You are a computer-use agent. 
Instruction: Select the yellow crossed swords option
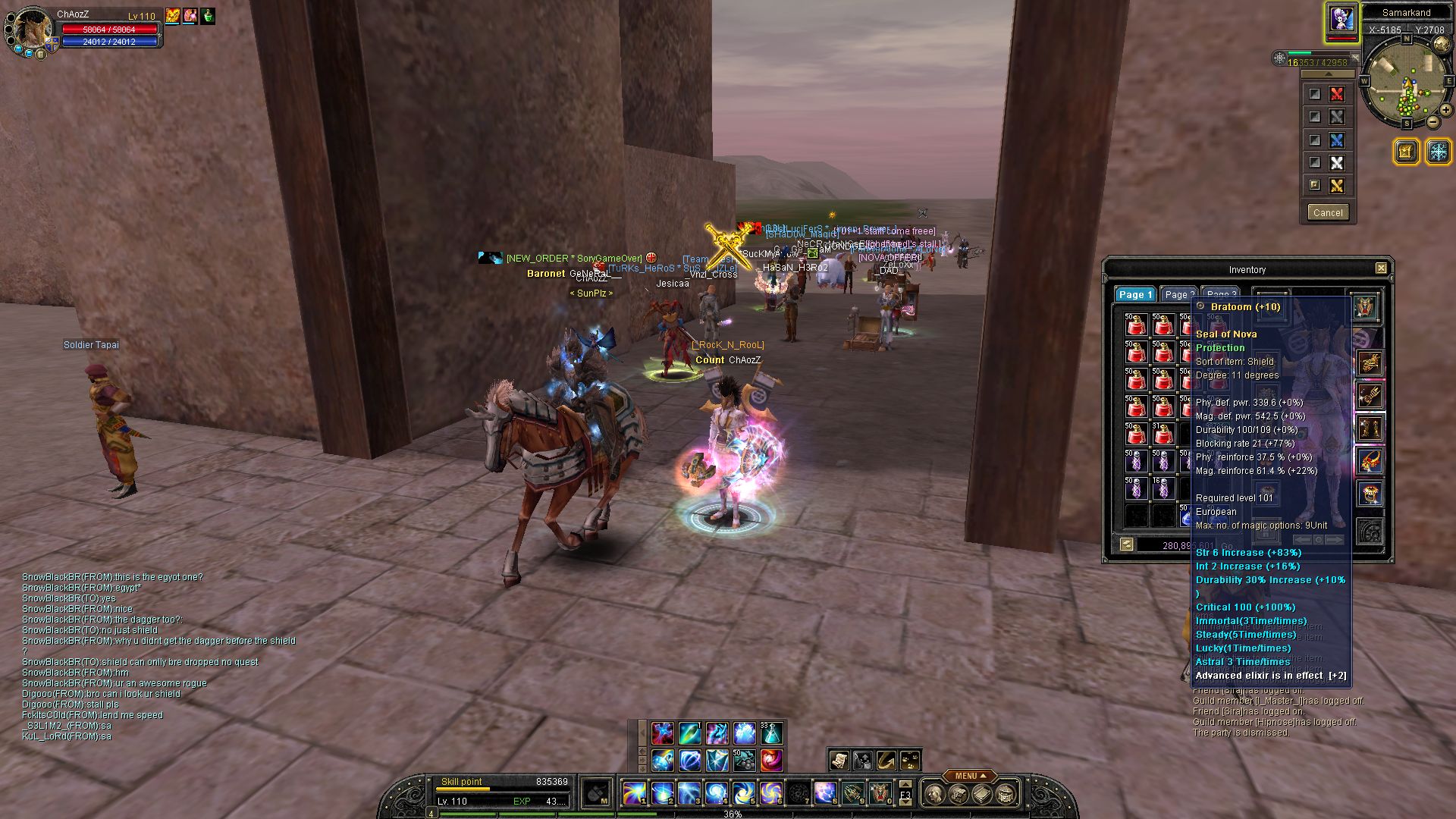tap(1336, 186)
